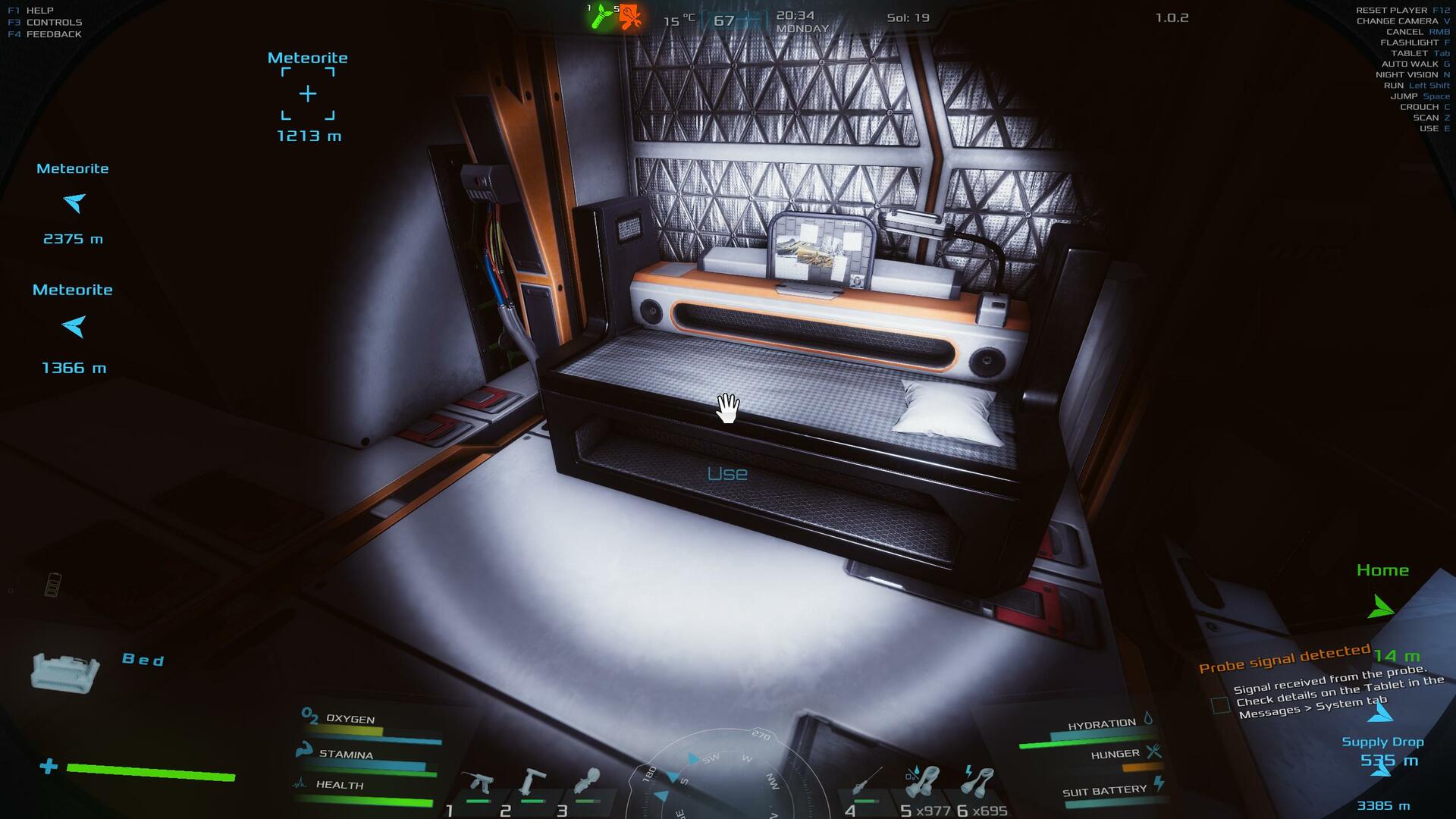Select the Meteorite waypoint at 2375 m
1456x819 pixels.
(x=74, y=202)
